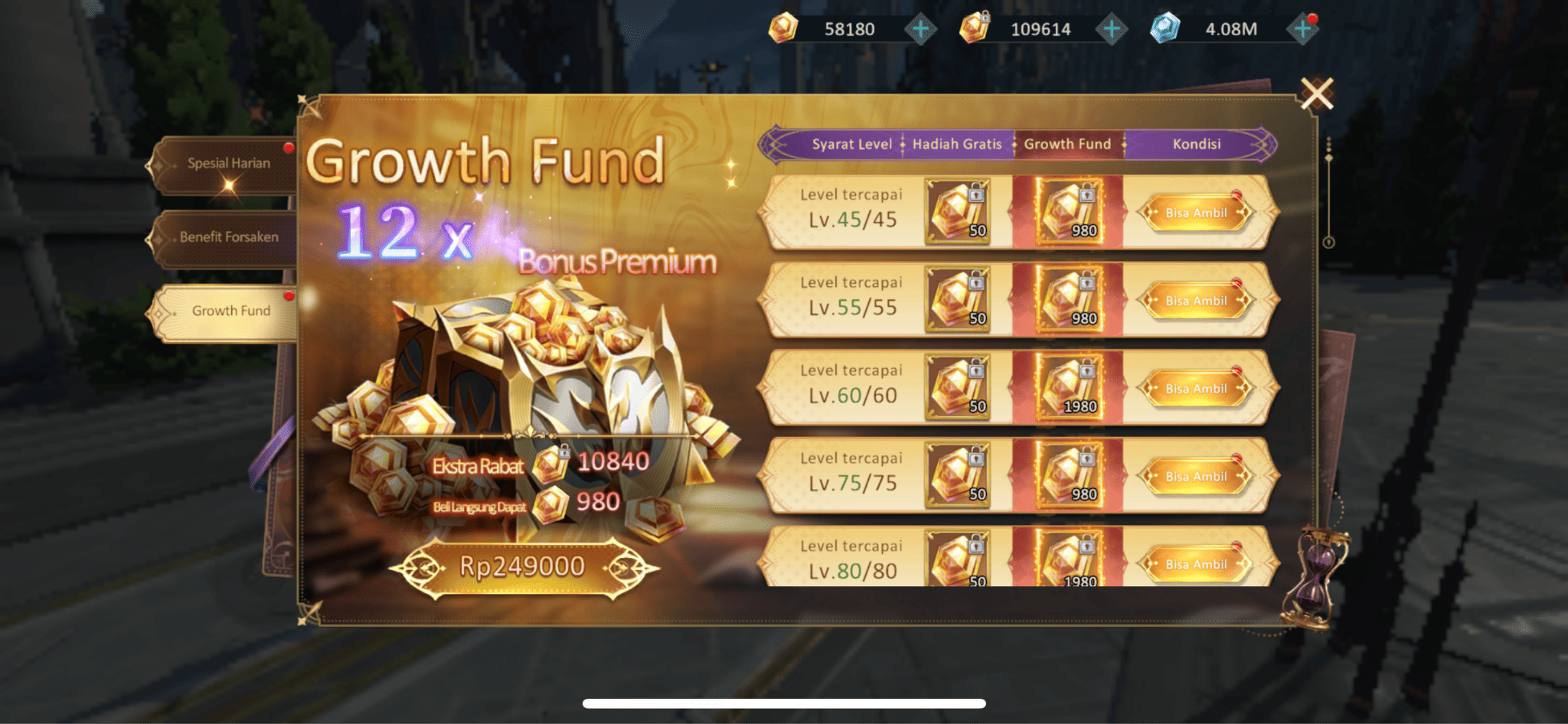Add more gold gems to the 58180 balance
The image size is (1568, 724).
coord(920,30)
